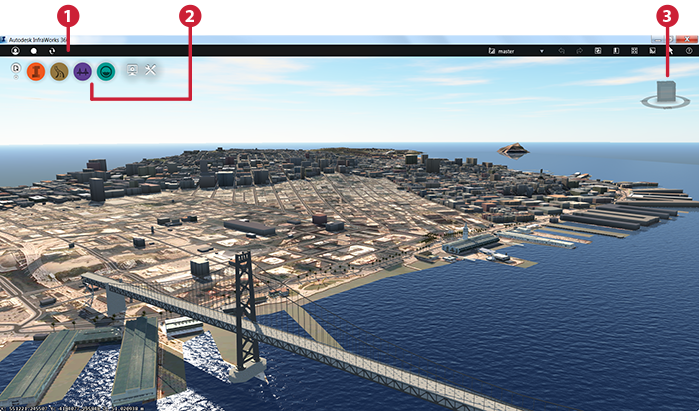
Task: Minimize the InfraWorks window
Action: [x=657, y=39]
